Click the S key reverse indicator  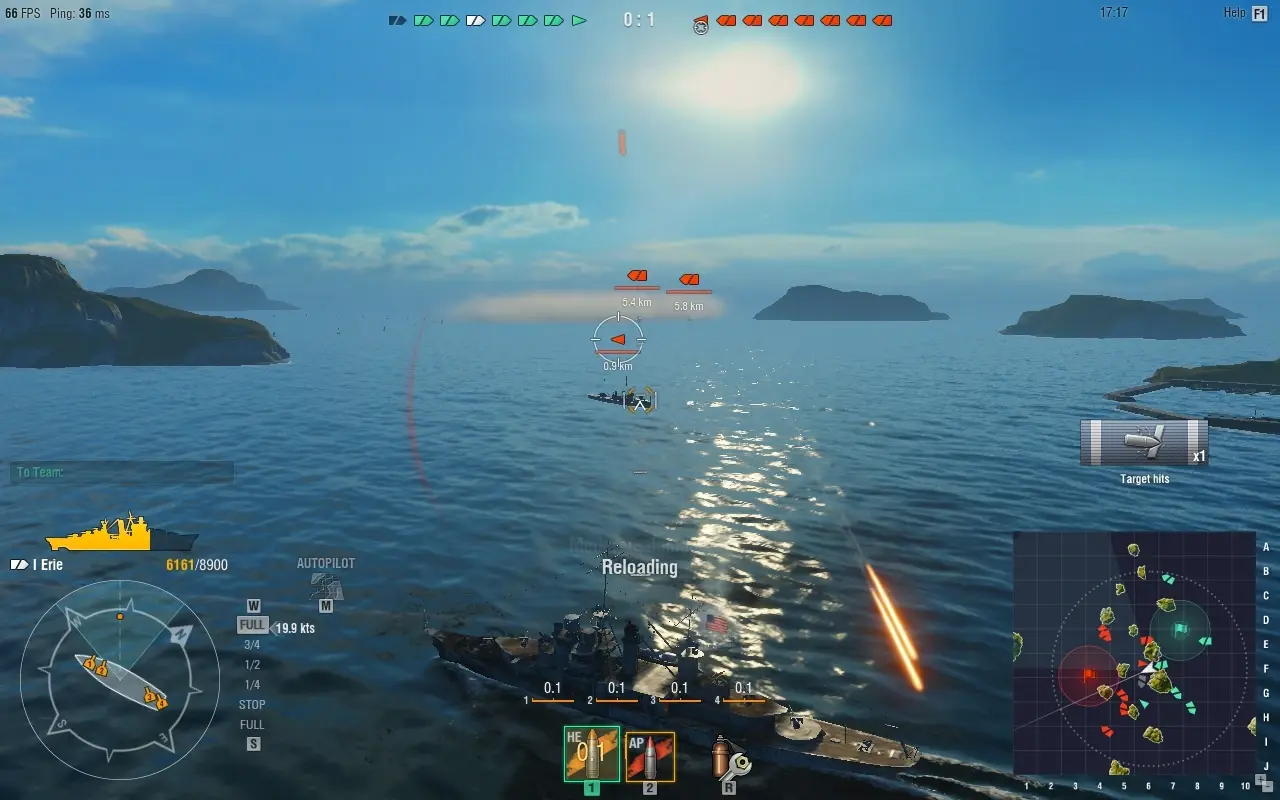point(253,744)
